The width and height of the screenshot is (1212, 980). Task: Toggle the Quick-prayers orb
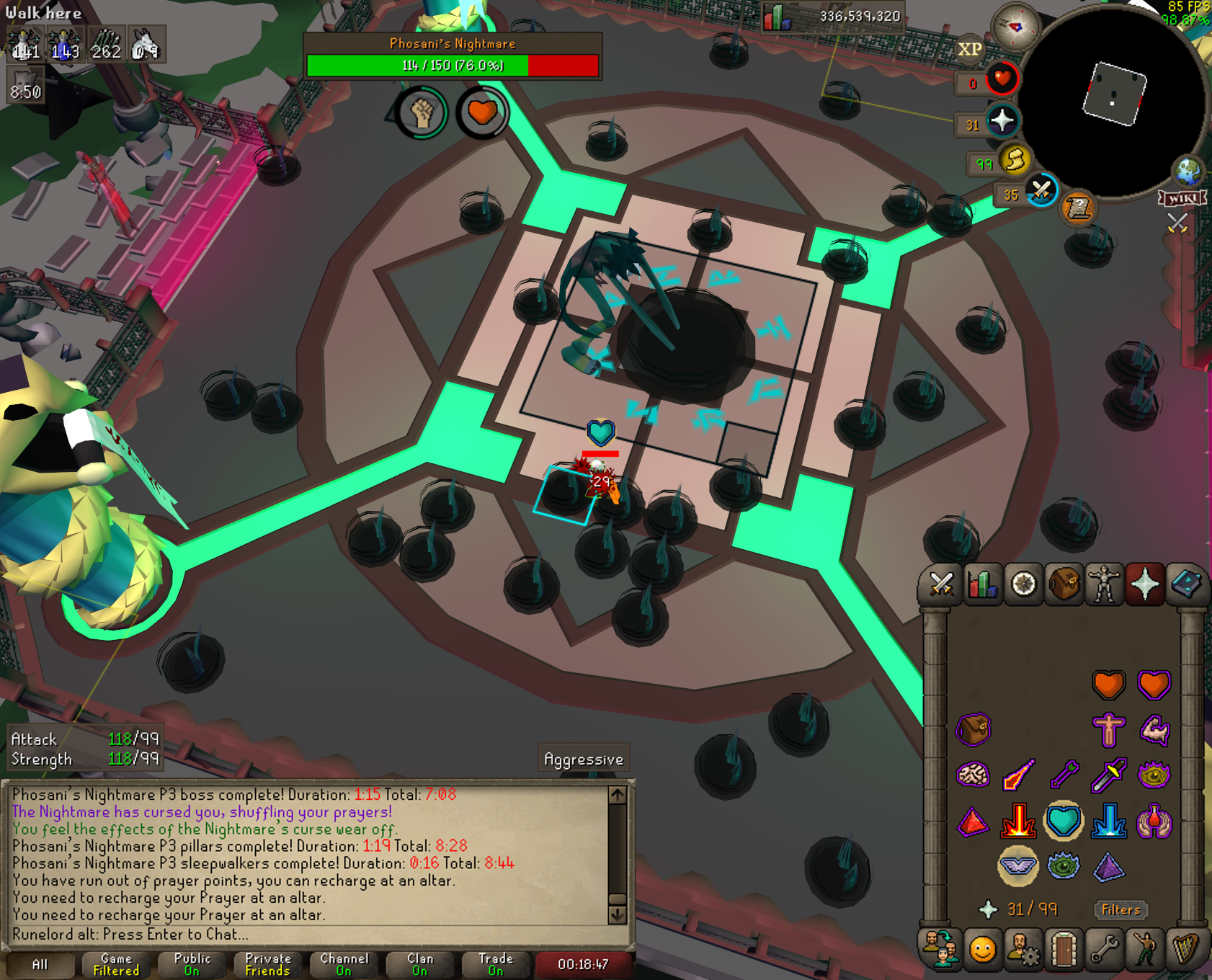(1002, 120)
